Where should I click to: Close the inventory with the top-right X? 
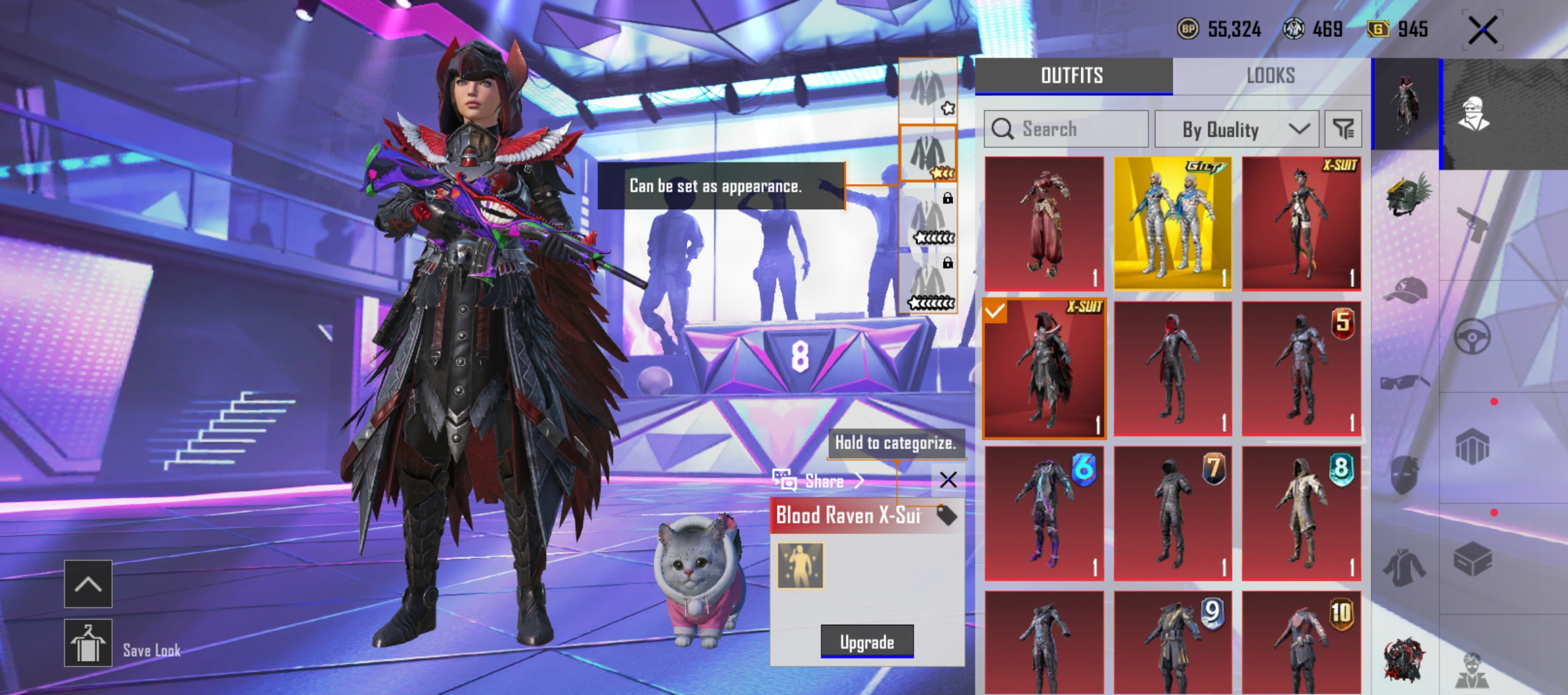tap(1483, 30)
